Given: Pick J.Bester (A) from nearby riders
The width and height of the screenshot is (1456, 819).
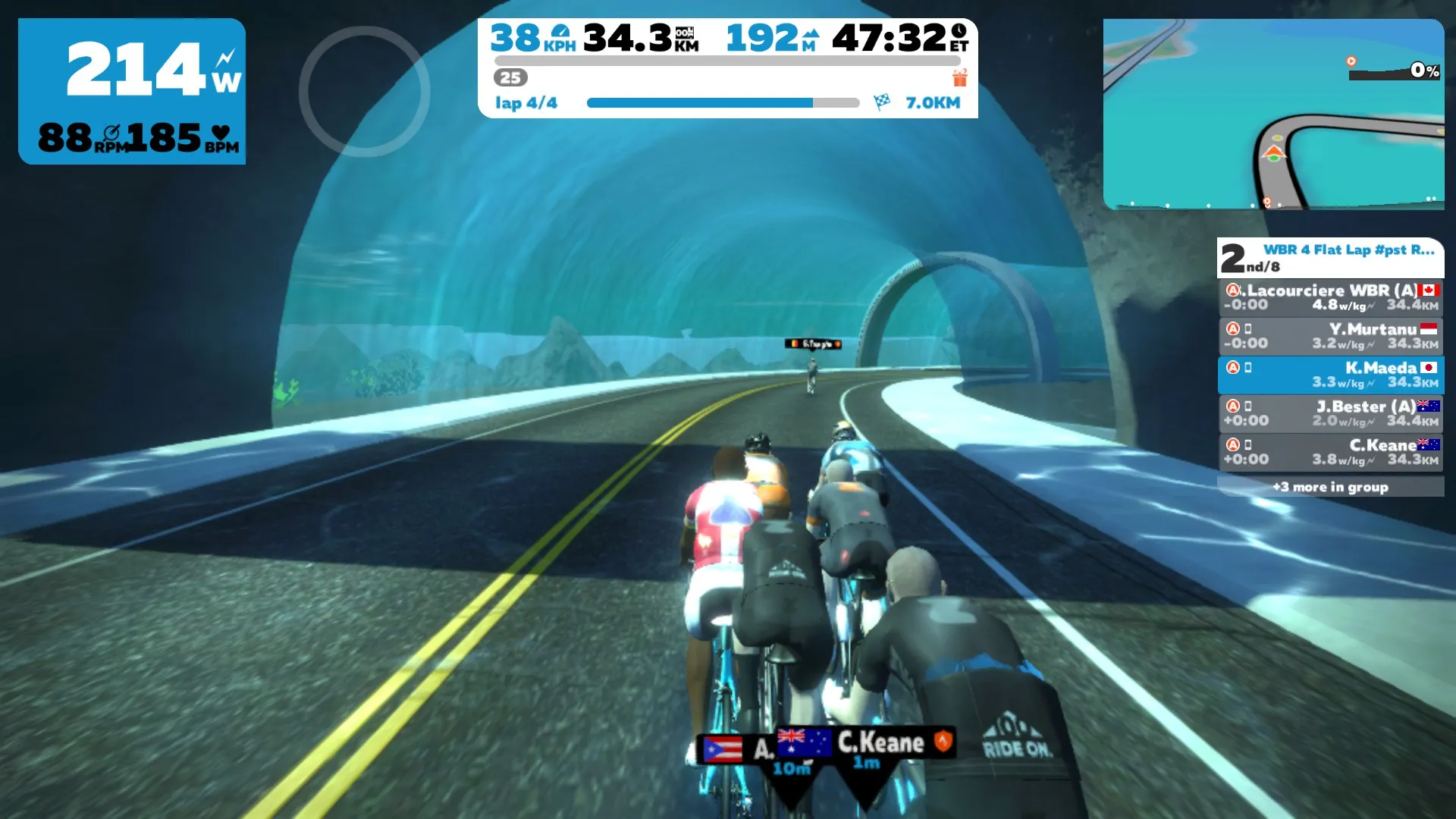Looking at the screenshot, I should click(x=1331, y=413).
